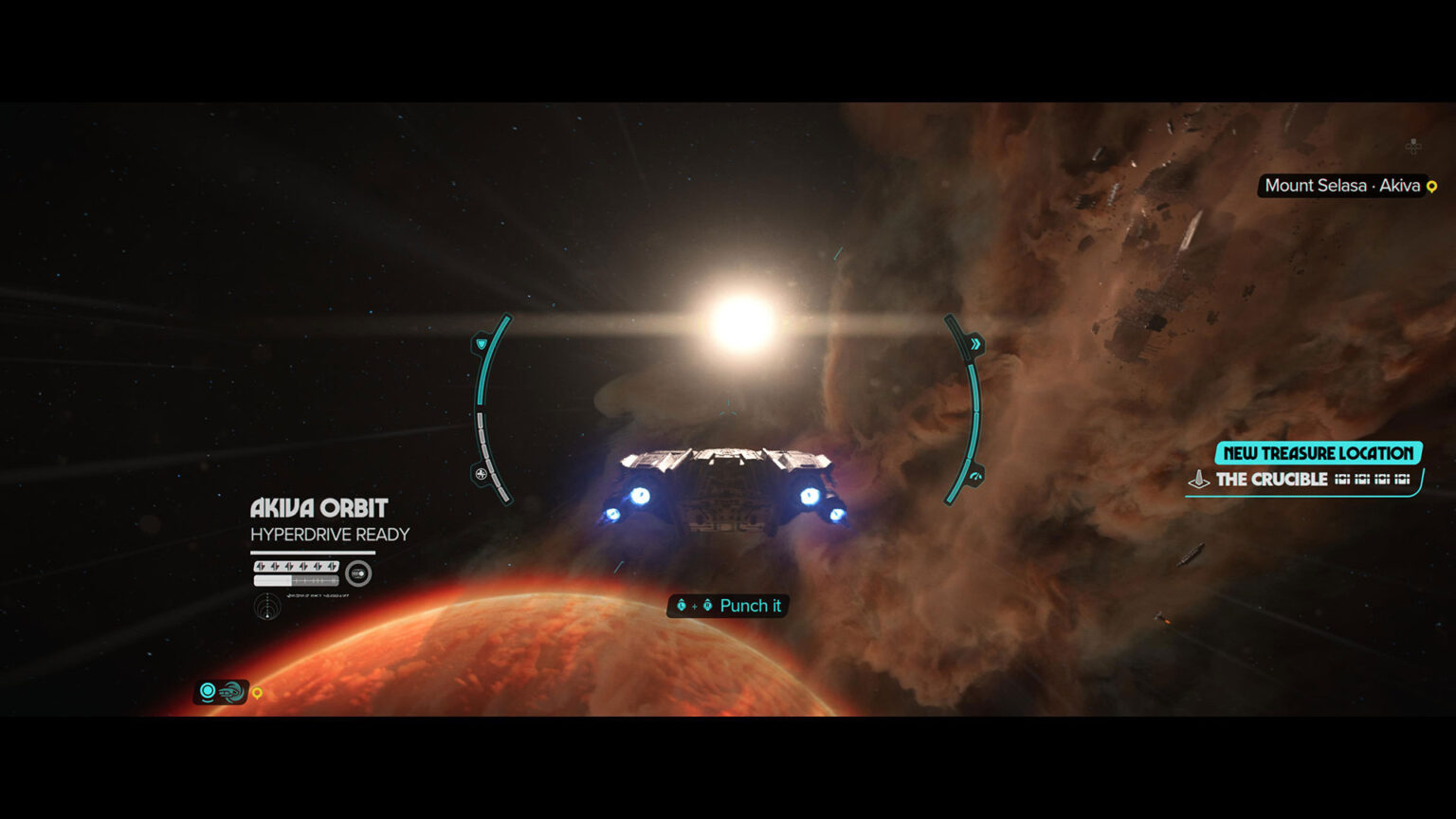1456x819 pixels.
Task: Select the weapon icon on the left arc
Action: [482, 473]
